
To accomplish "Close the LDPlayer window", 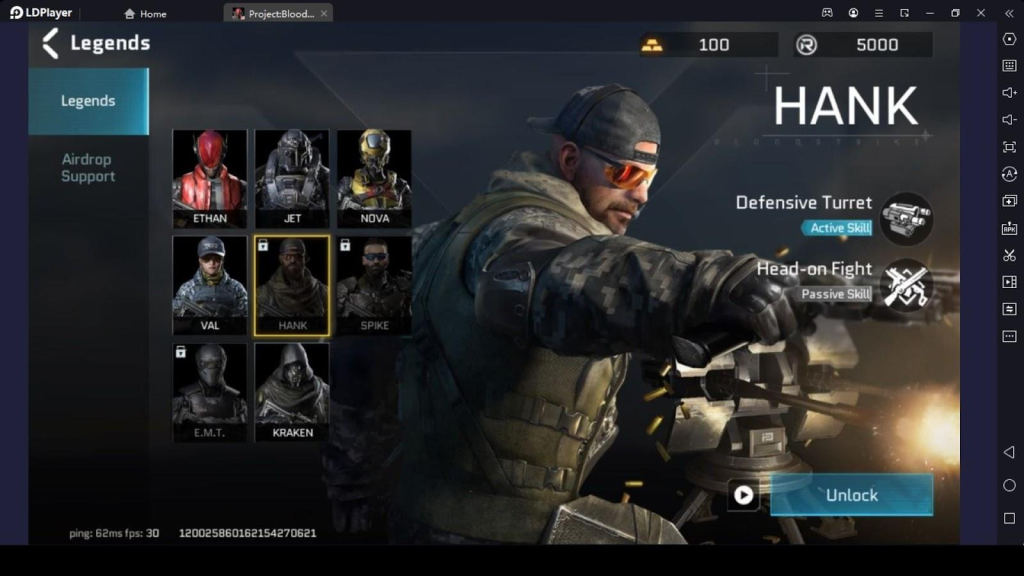I will (x=981, y=13).
